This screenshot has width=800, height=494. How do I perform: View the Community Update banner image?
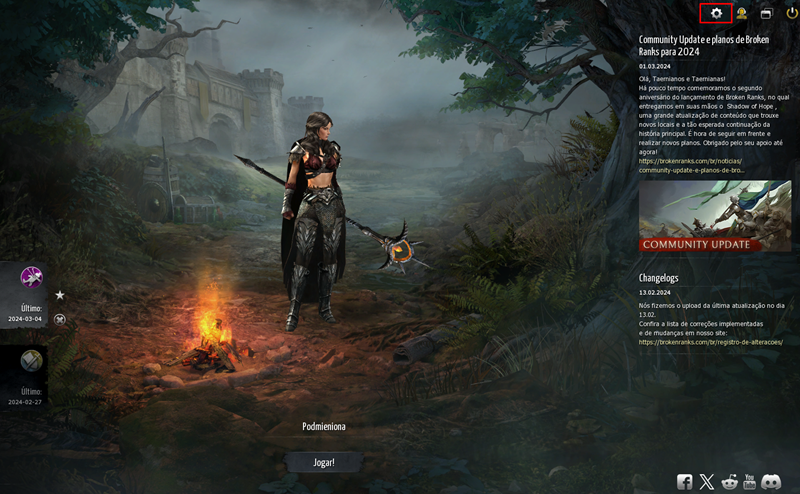coord(714,215)
